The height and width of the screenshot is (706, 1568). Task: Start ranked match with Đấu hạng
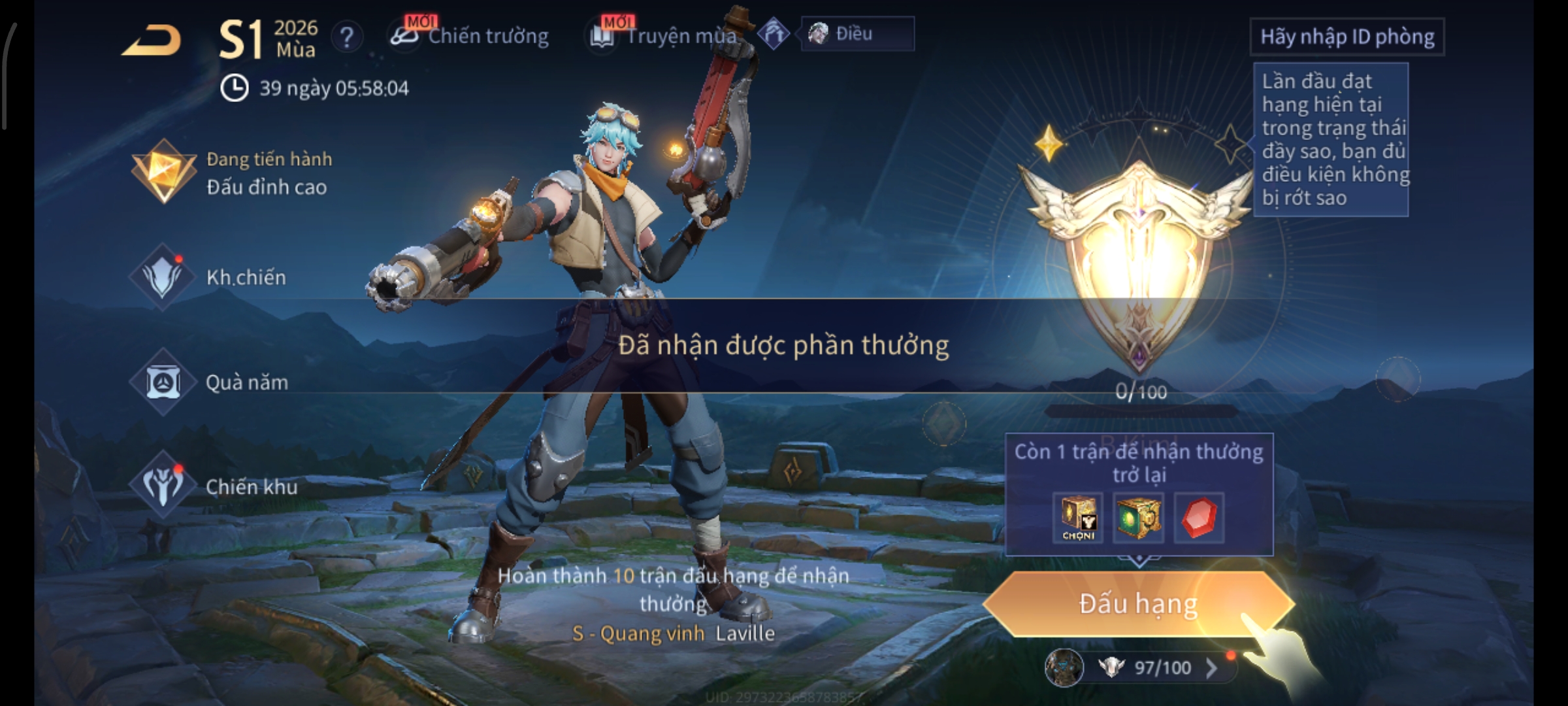pyautogui.click(x=1137, y=604)
